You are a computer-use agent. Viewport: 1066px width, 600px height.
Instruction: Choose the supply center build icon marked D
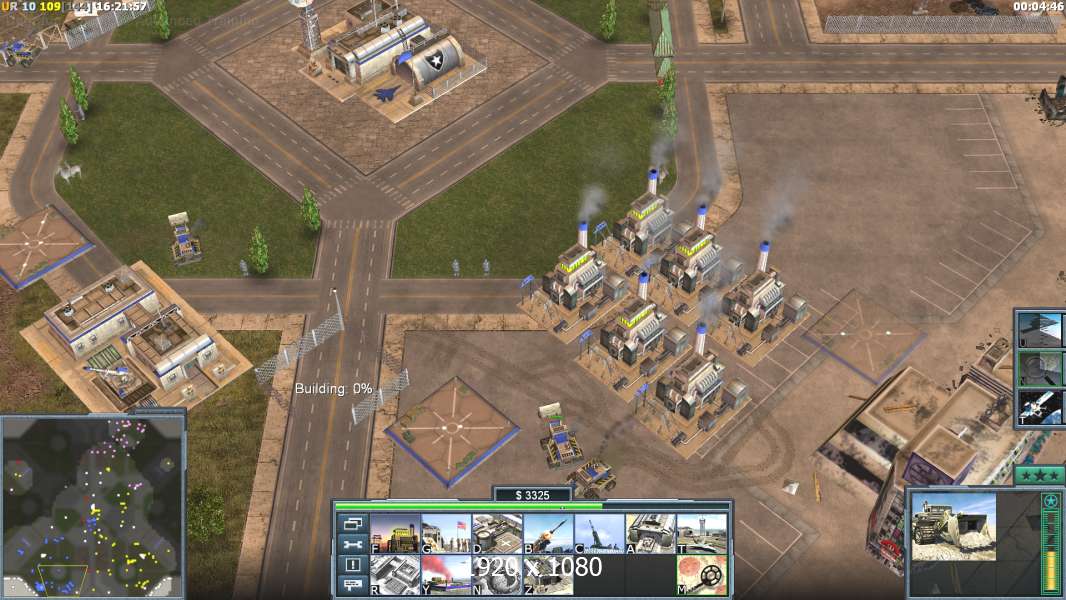[x=496, y=533]
